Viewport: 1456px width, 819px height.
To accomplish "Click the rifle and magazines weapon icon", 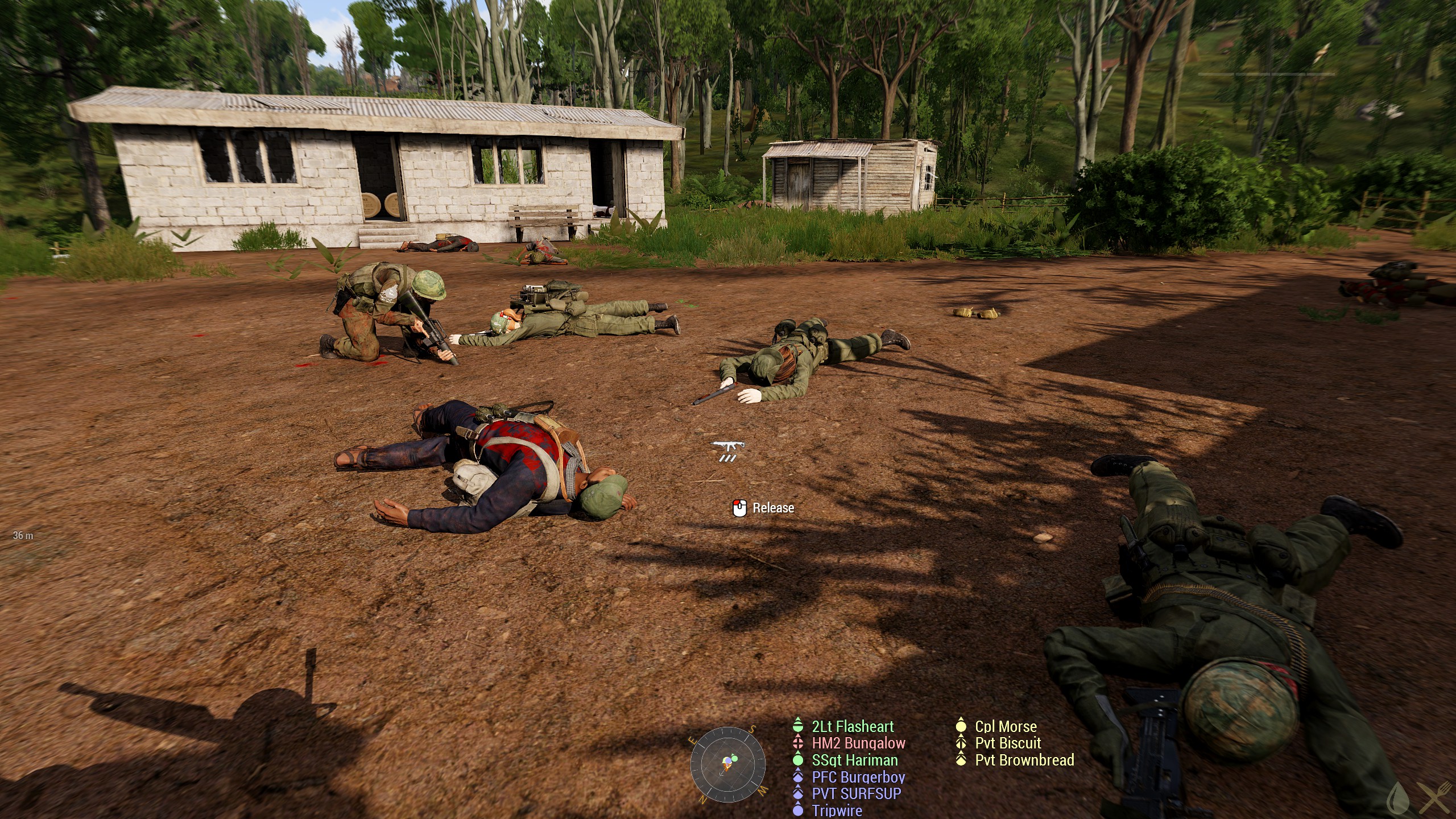I will tap(728, 450).
